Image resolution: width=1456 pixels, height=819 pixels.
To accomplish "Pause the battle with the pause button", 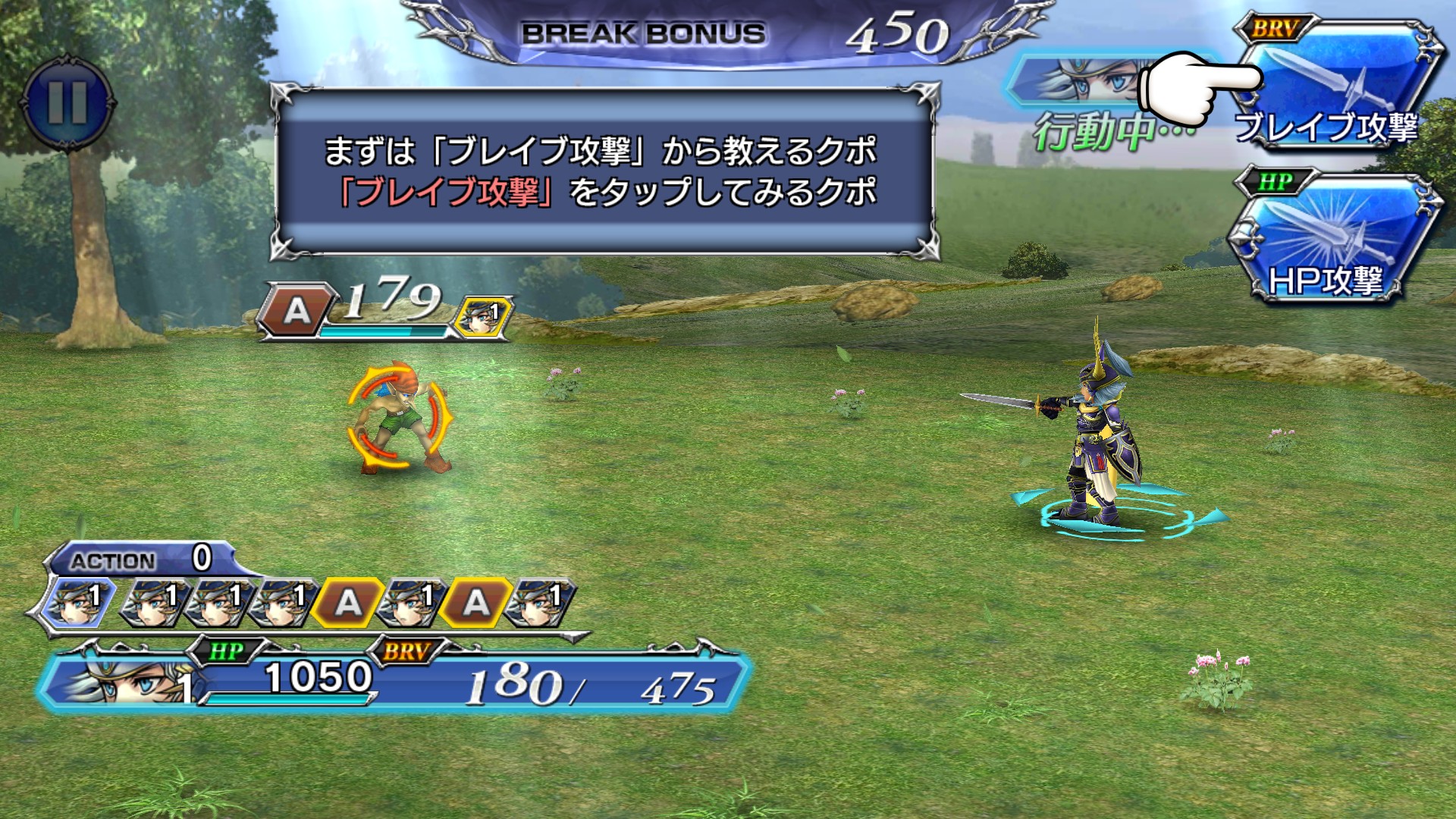I will (67, 102).
